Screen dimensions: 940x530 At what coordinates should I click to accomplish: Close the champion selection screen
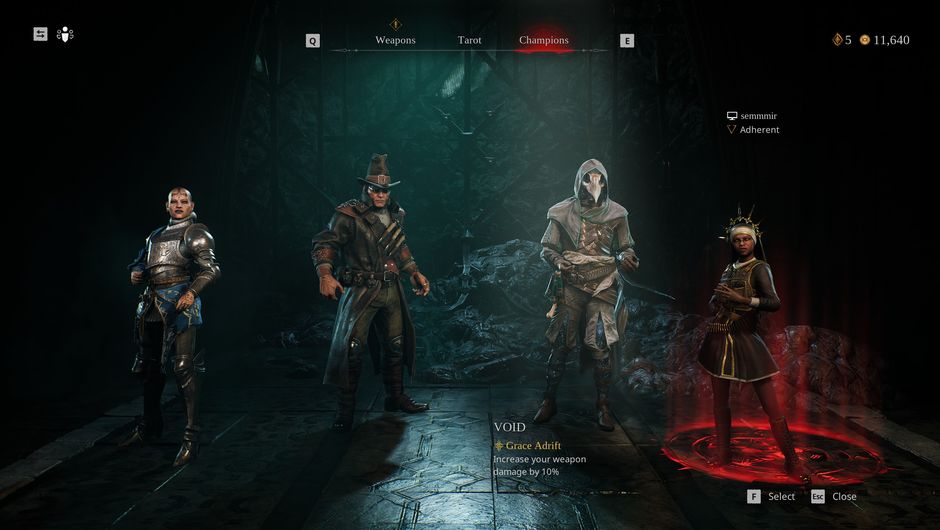833,496
